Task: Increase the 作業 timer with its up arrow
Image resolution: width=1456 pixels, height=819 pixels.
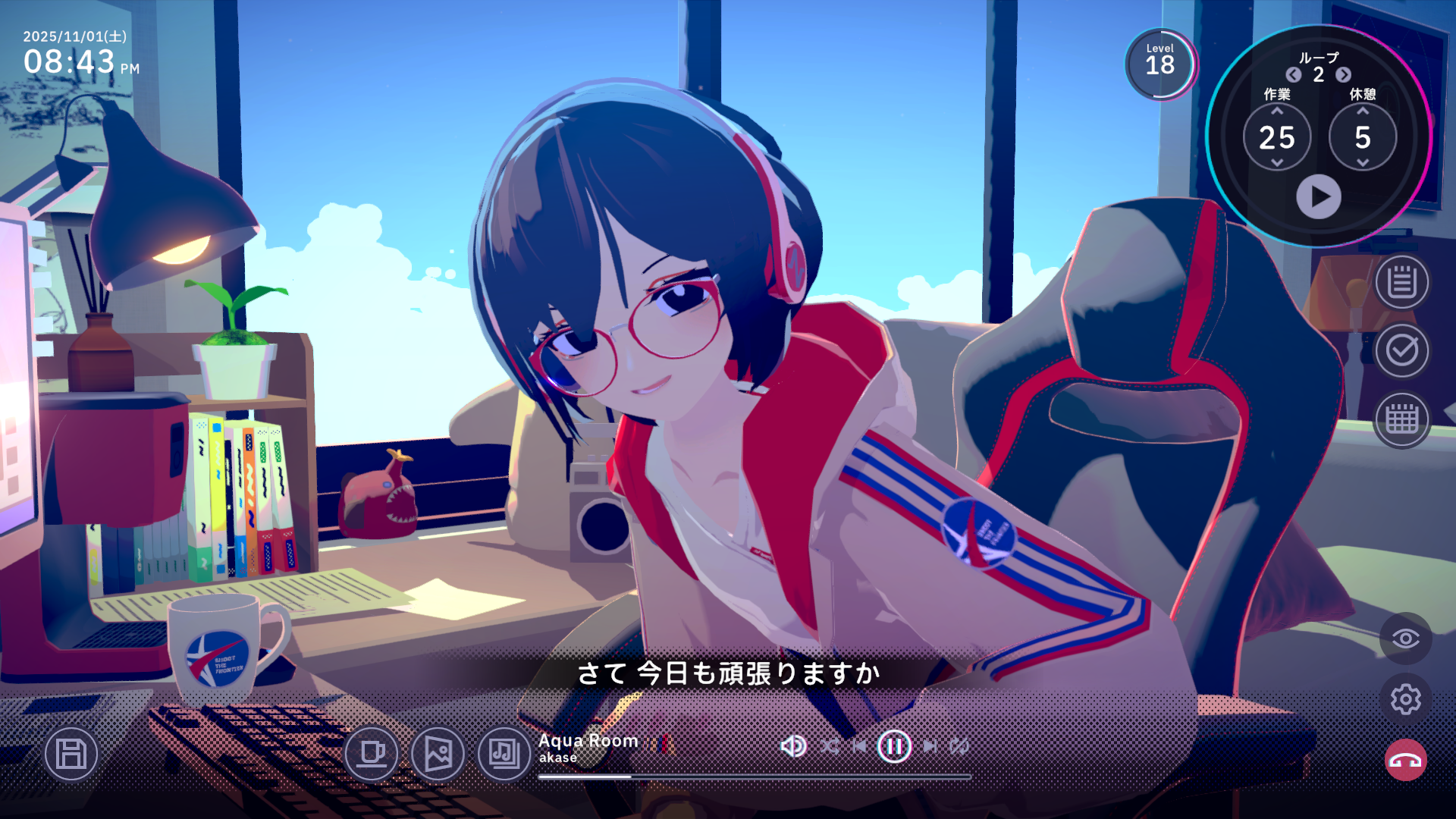Action: (x=1279, y=111)
